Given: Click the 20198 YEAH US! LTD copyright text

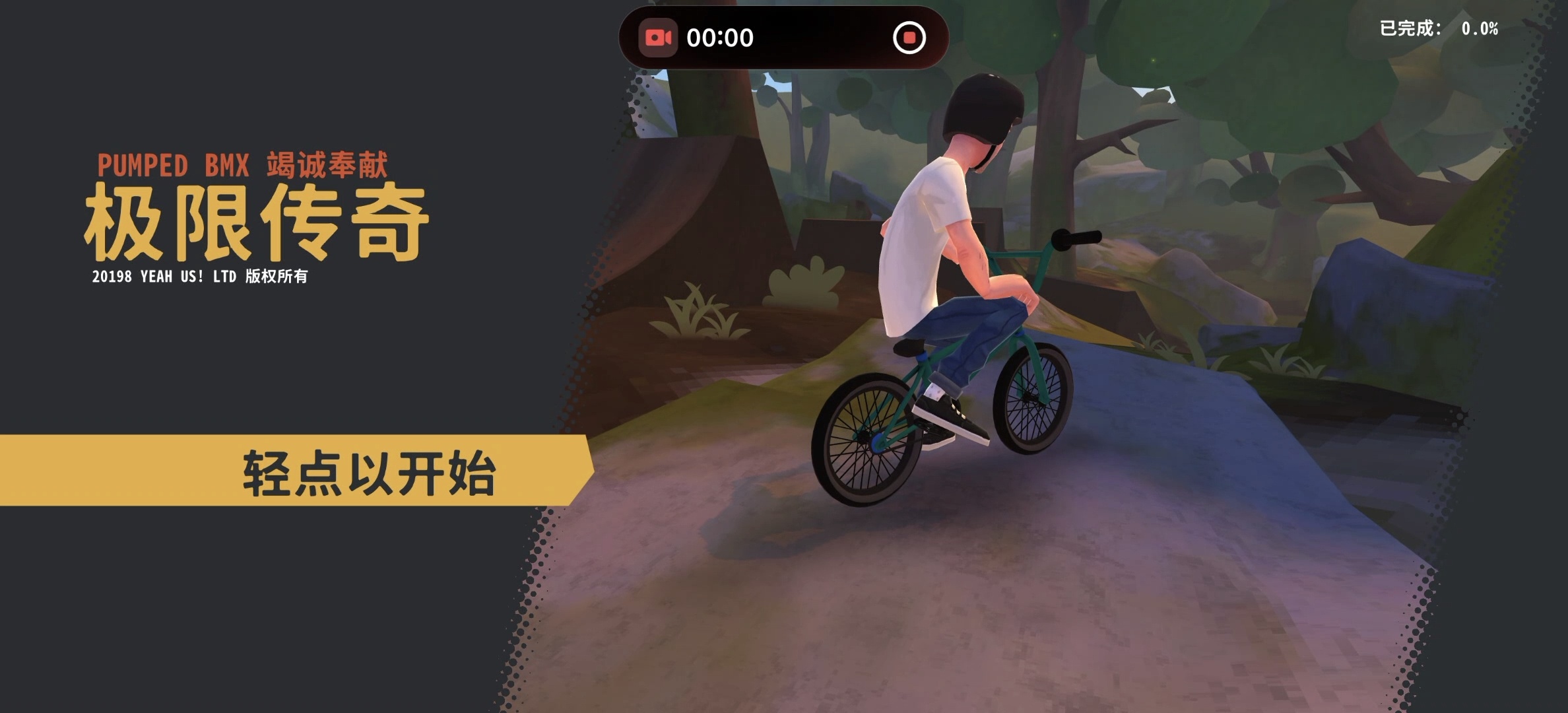Looking at the screenshot, I should tap(202, 279).
